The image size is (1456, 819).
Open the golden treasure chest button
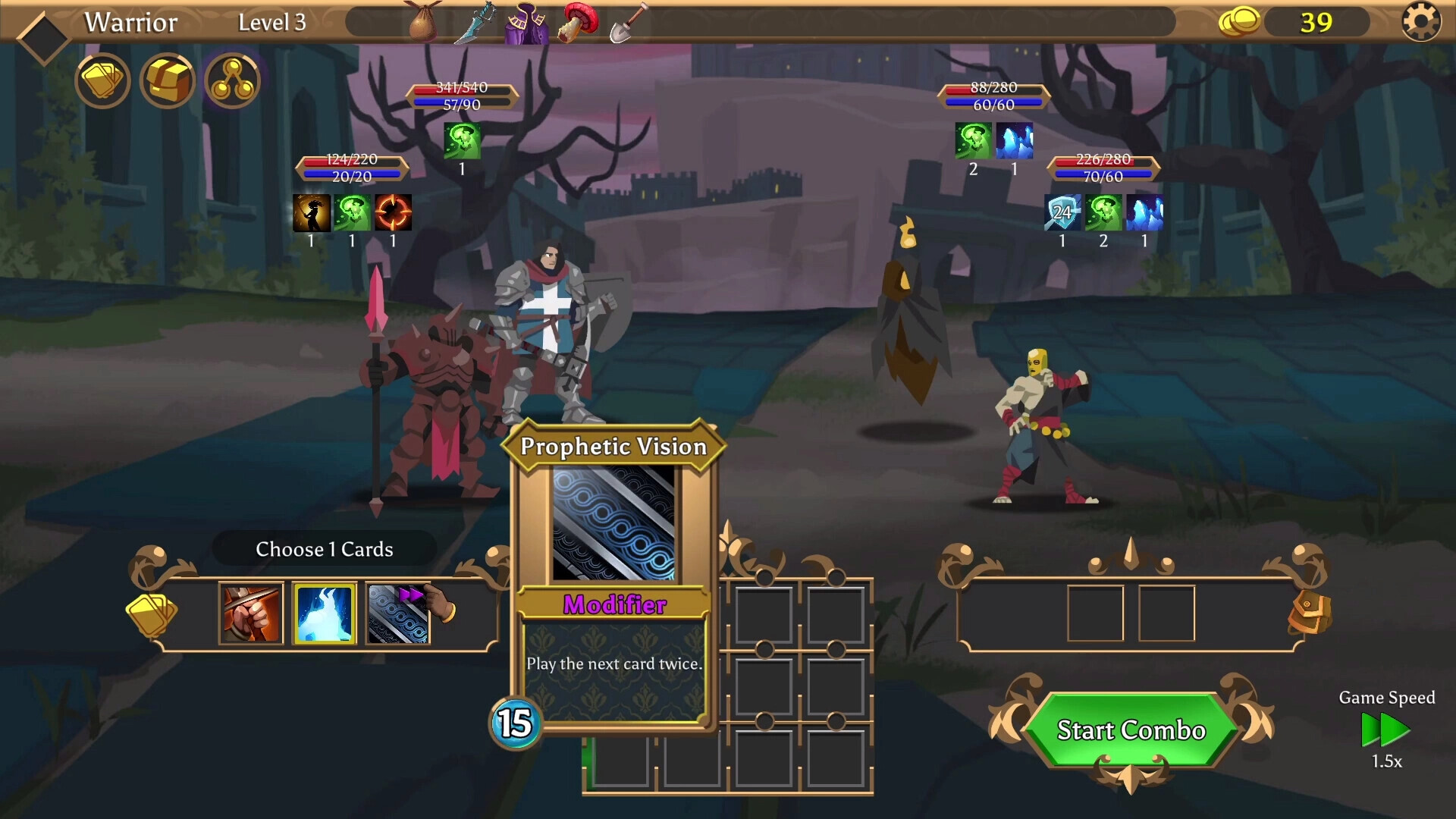point(168,80)
